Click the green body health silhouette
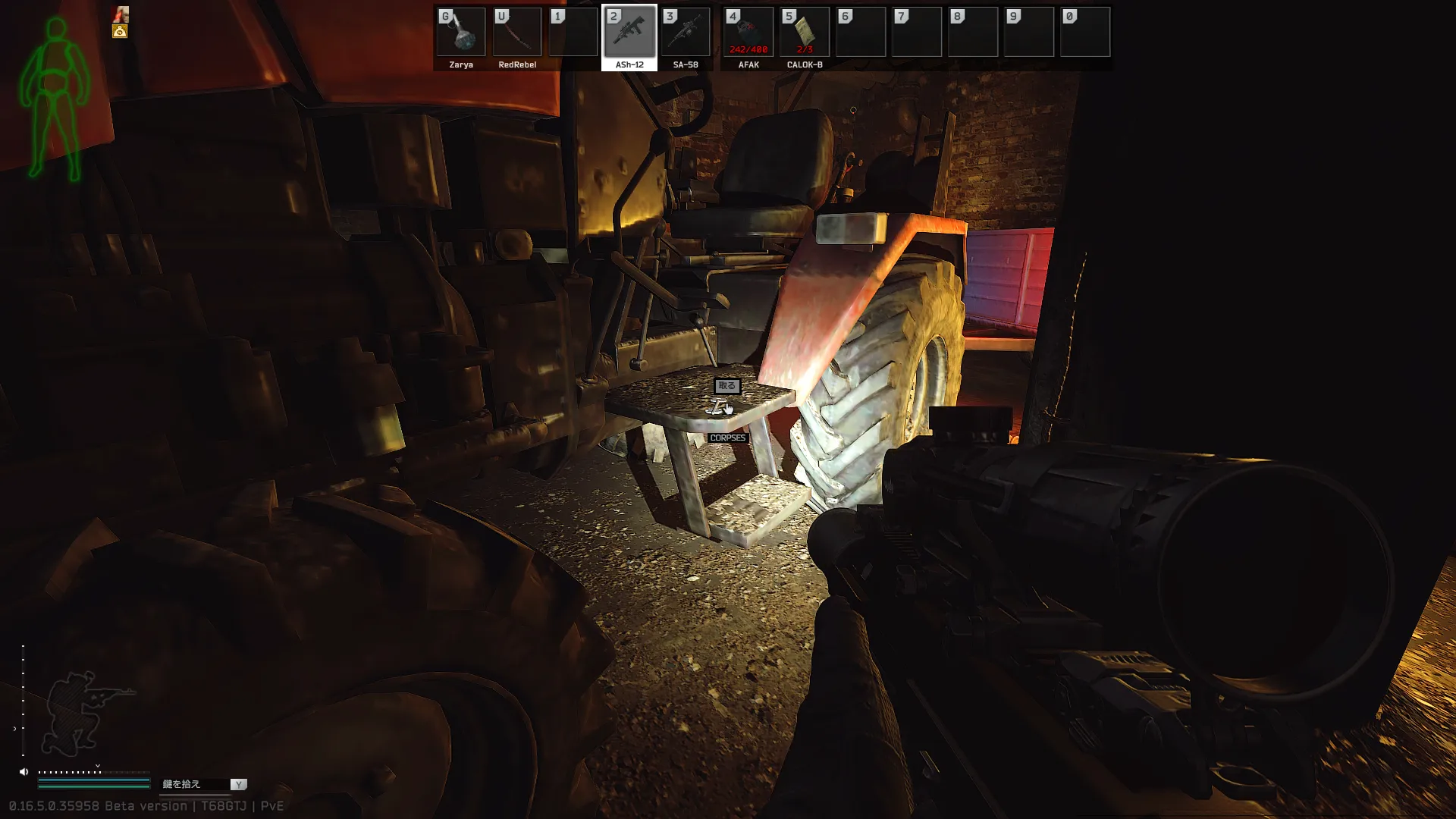1456x819 pixels. [x=54, y=99]
